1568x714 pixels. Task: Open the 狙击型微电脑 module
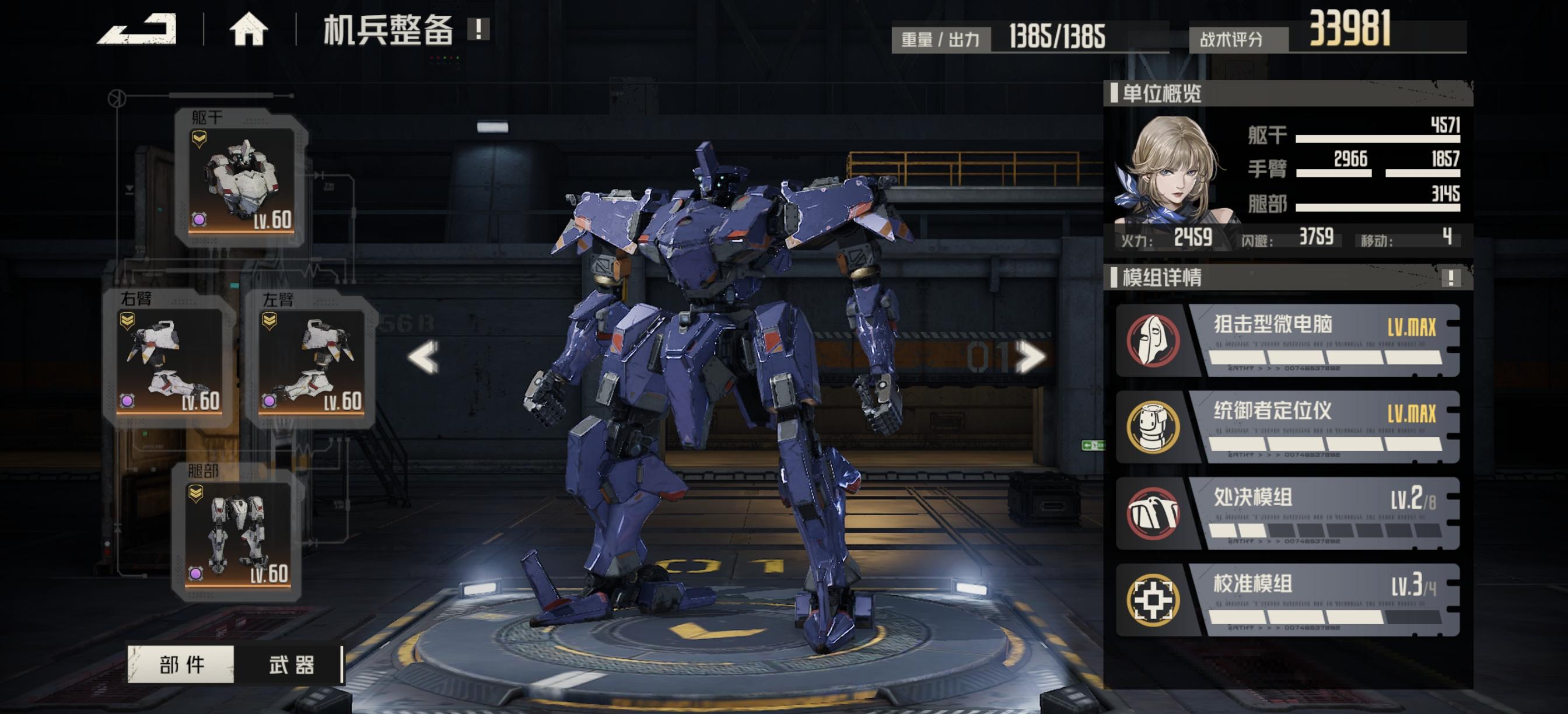(1287, 340)
